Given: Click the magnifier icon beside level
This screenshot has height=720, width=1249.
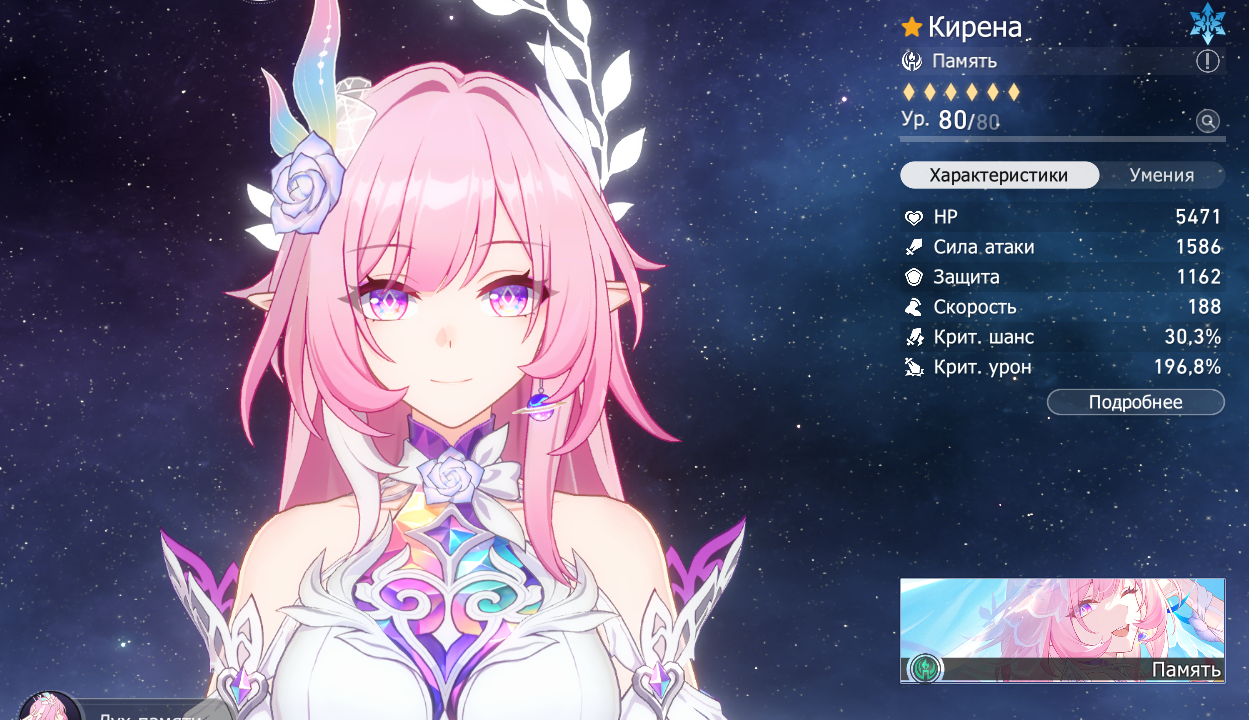Looking at the screenshot, I should click(x=1208, y=122).
